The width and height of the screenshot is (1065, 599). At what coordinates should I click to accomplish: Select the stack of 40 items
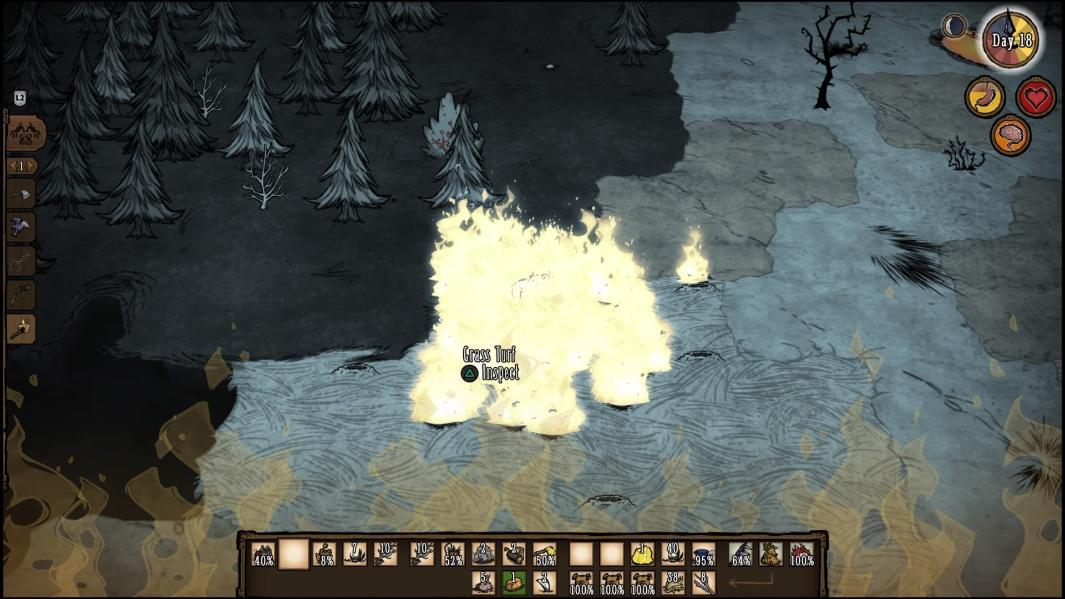[673, 553]
